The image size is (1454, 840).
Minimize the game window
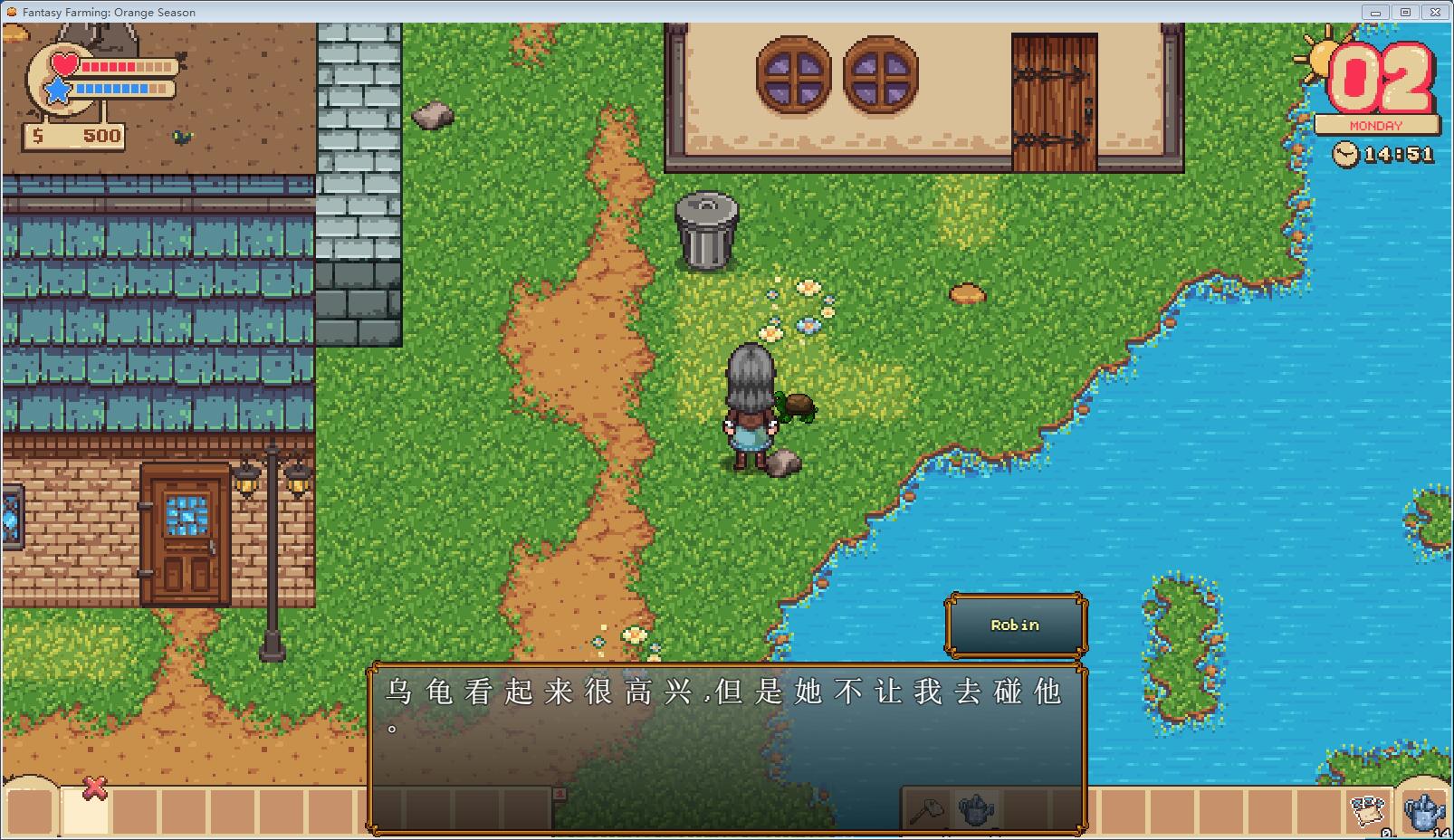(x=1376, y=12)
